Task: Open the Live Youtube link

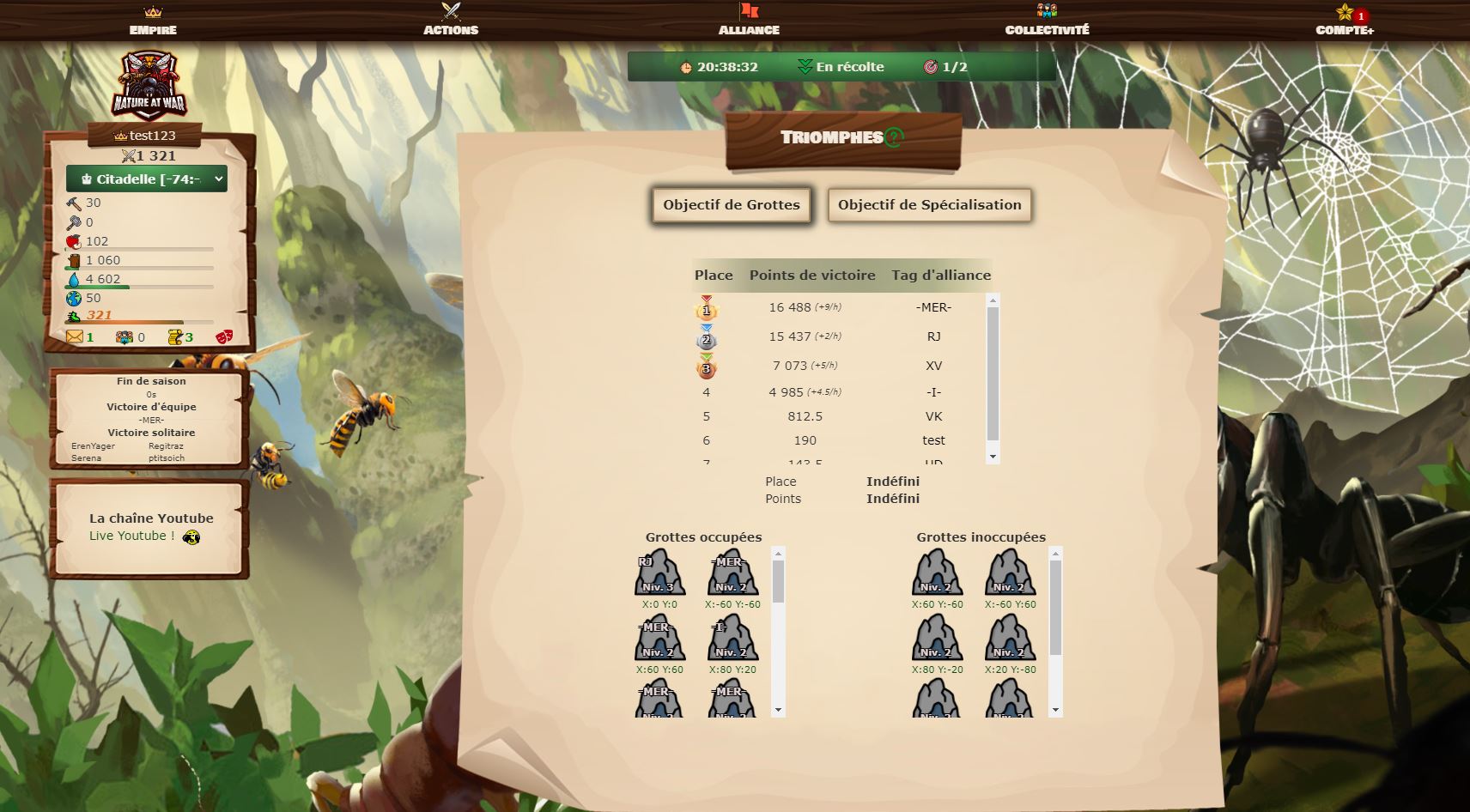Action: tap(132, 536)
